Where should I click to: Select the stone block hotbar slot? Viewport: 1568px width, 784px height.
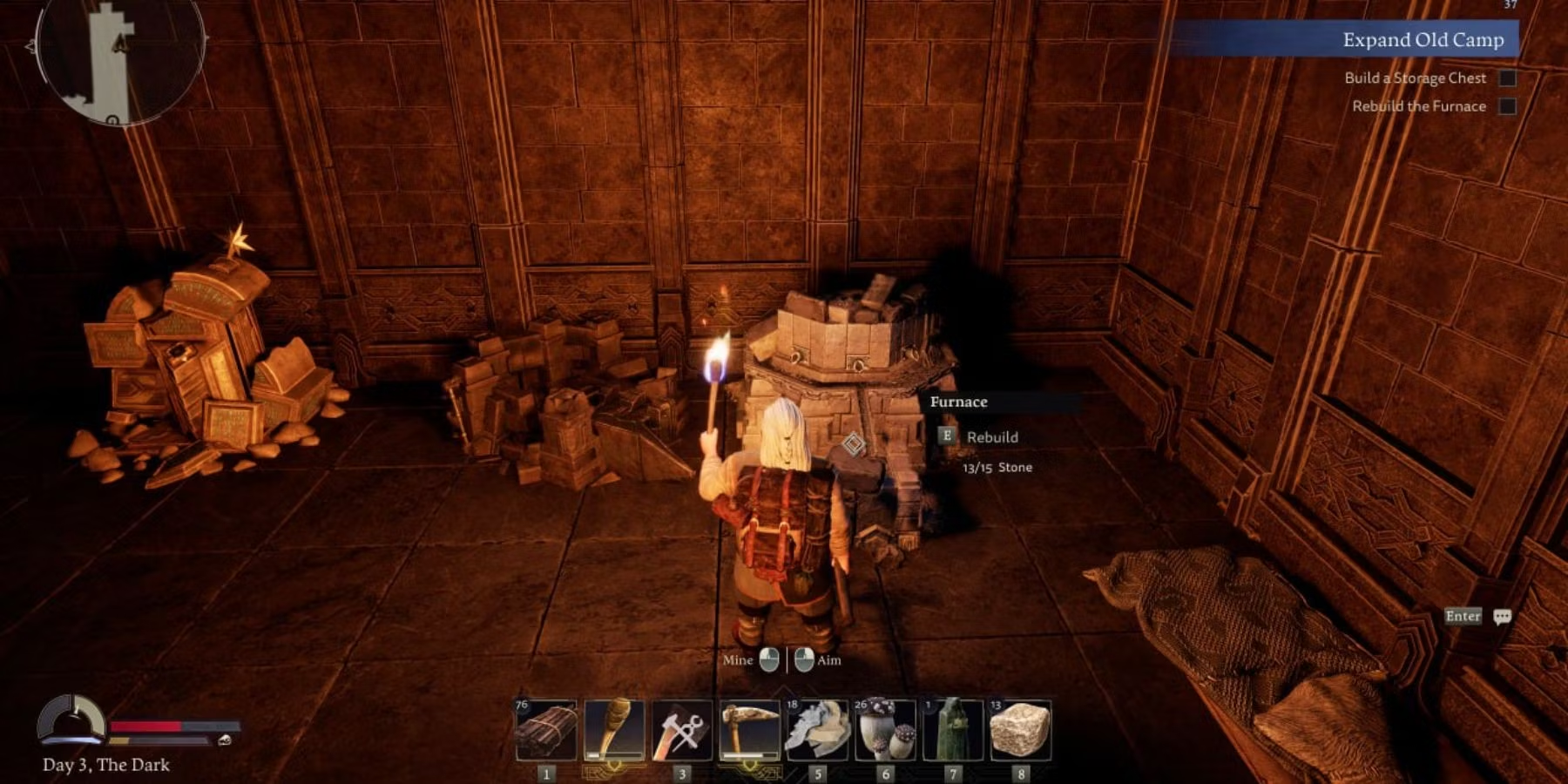[x=1020, y=730]
